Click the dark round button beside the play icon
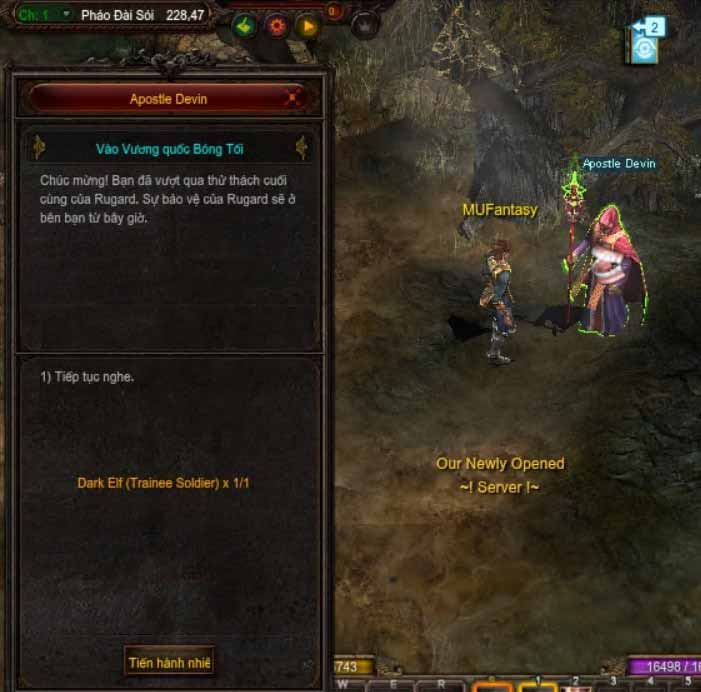This screenshot has height=692, width=701. (x=367, y=26)
